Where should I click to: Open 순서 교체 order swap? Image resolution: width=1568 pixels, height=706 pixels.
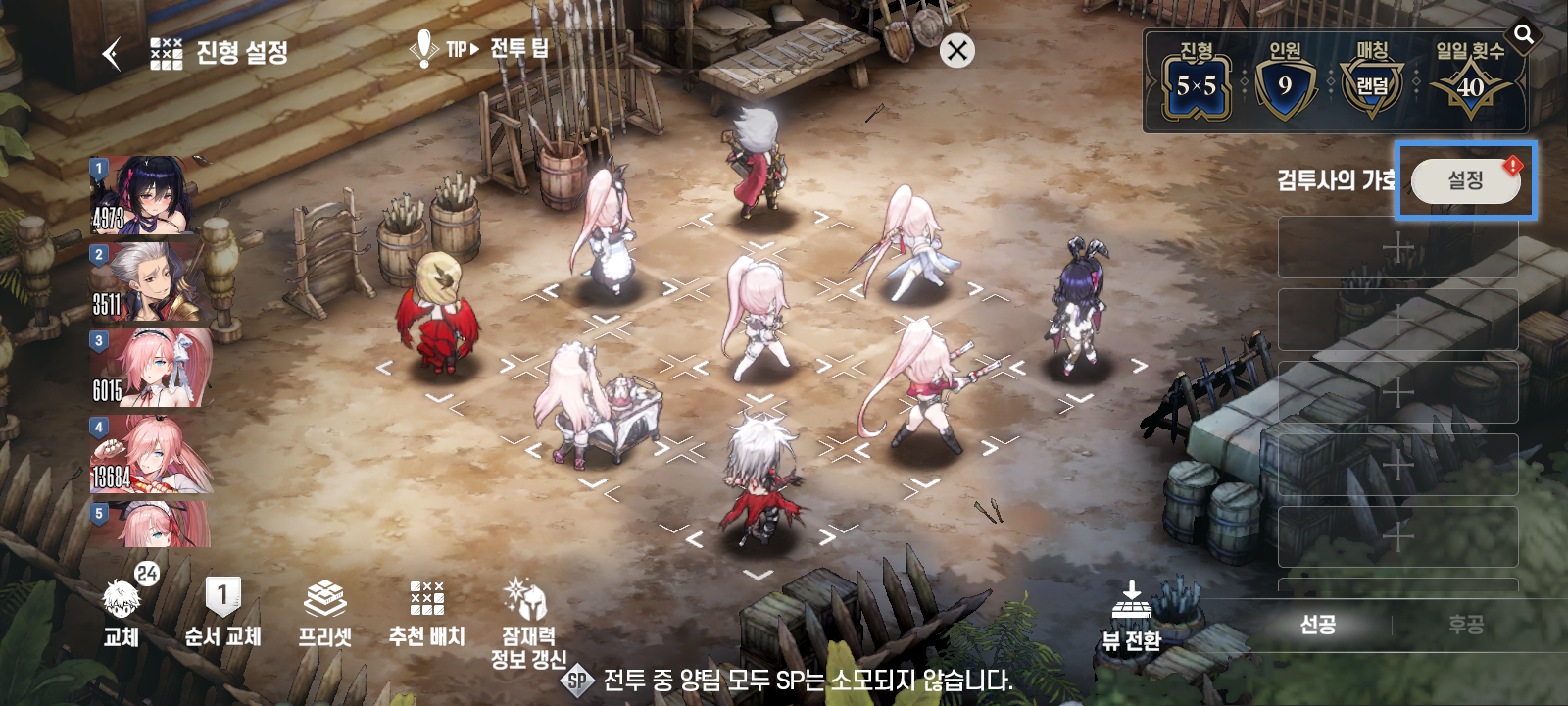pyautogui.click(x=222, y=612)
